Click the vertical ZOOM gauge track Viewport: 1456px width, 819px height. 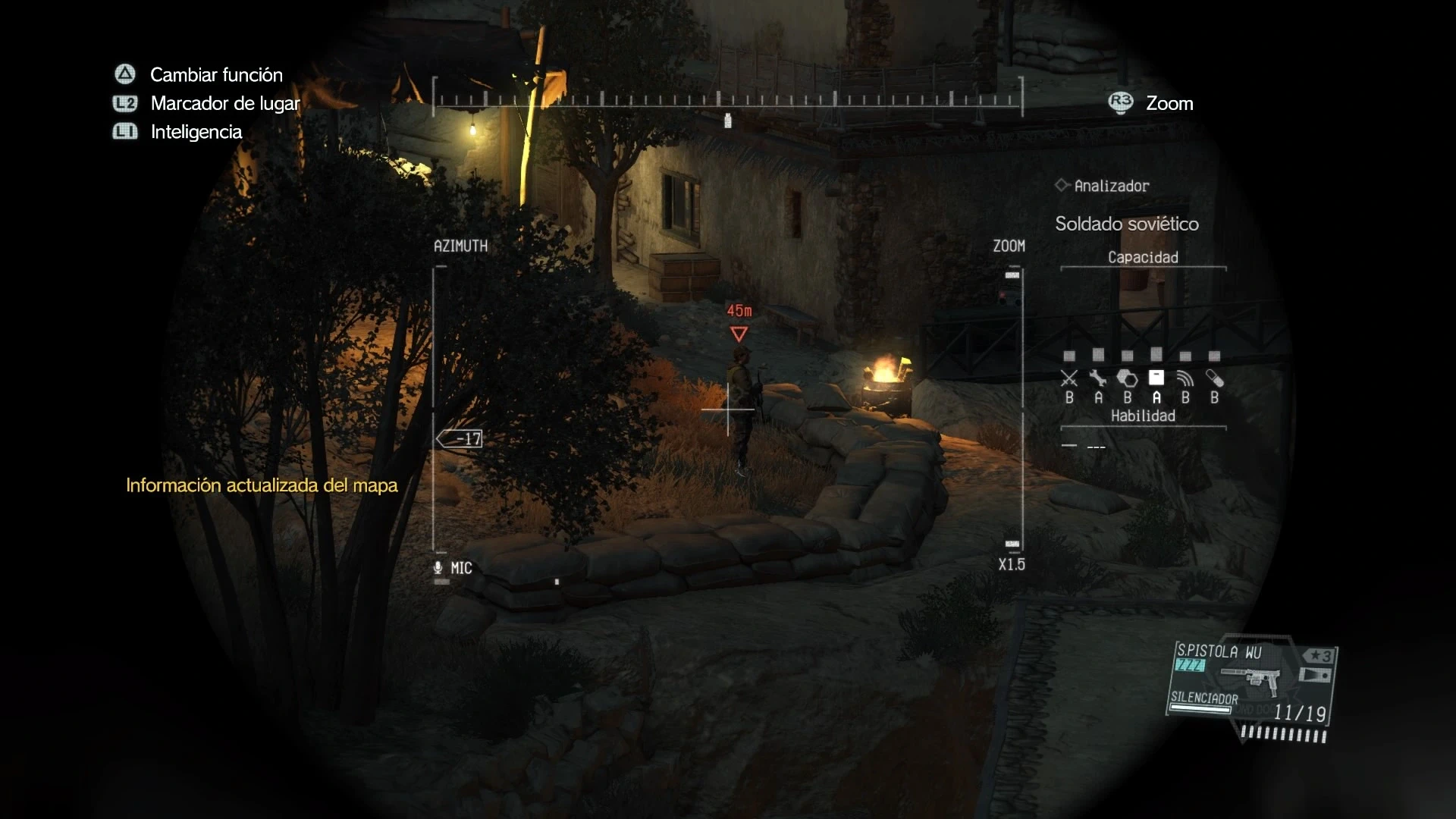1021,409
